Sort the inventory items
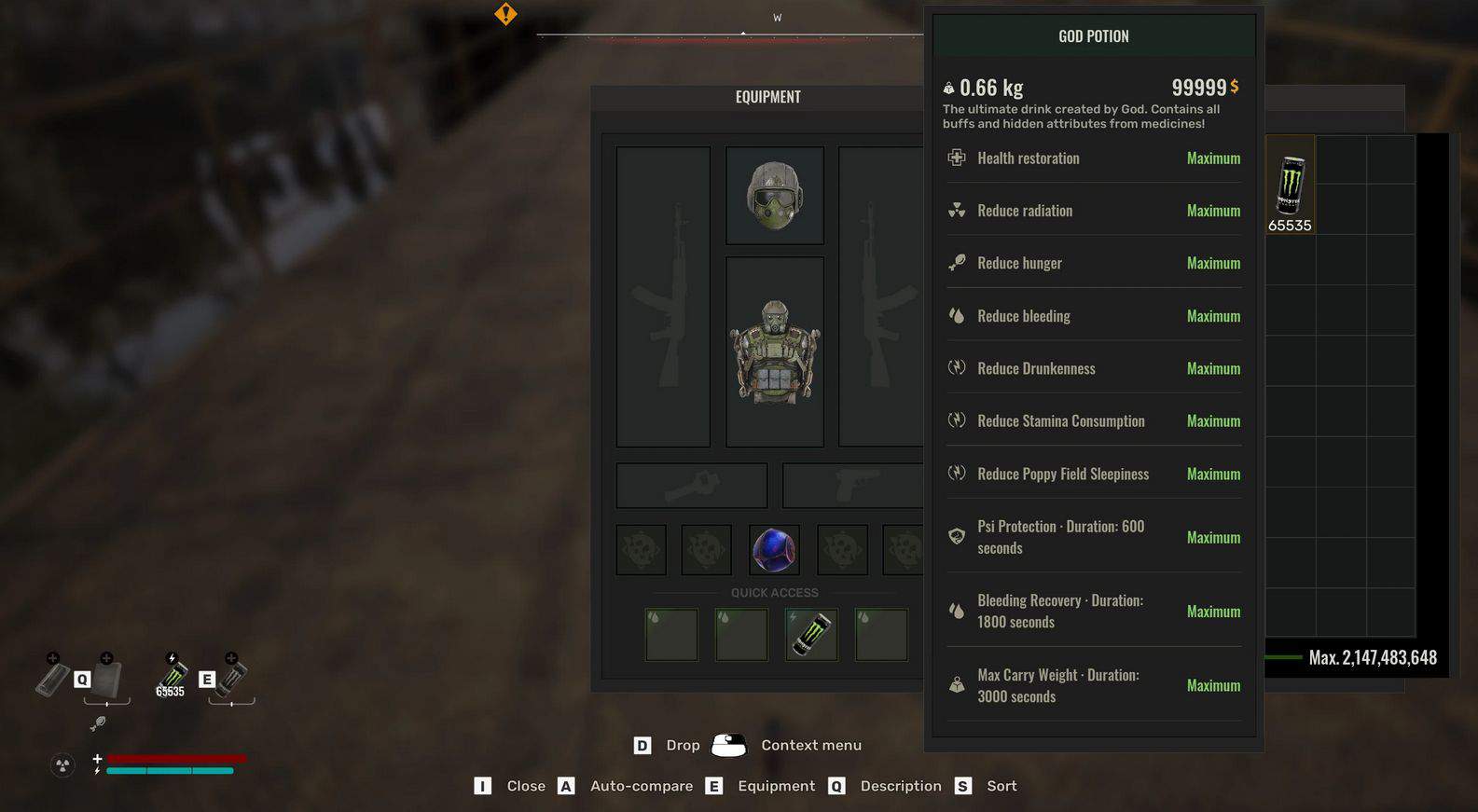 [1001, 786]
